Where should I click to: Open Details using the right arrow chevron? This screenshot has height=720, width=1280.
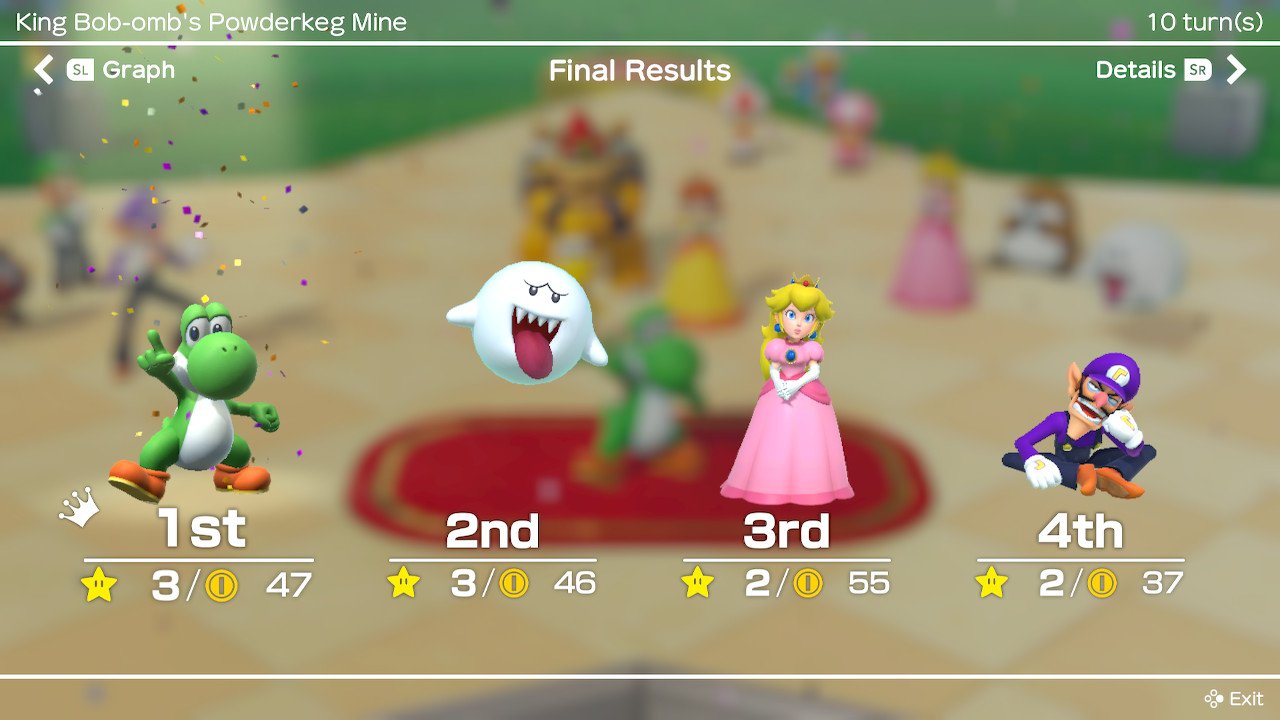click(1237, 70)
